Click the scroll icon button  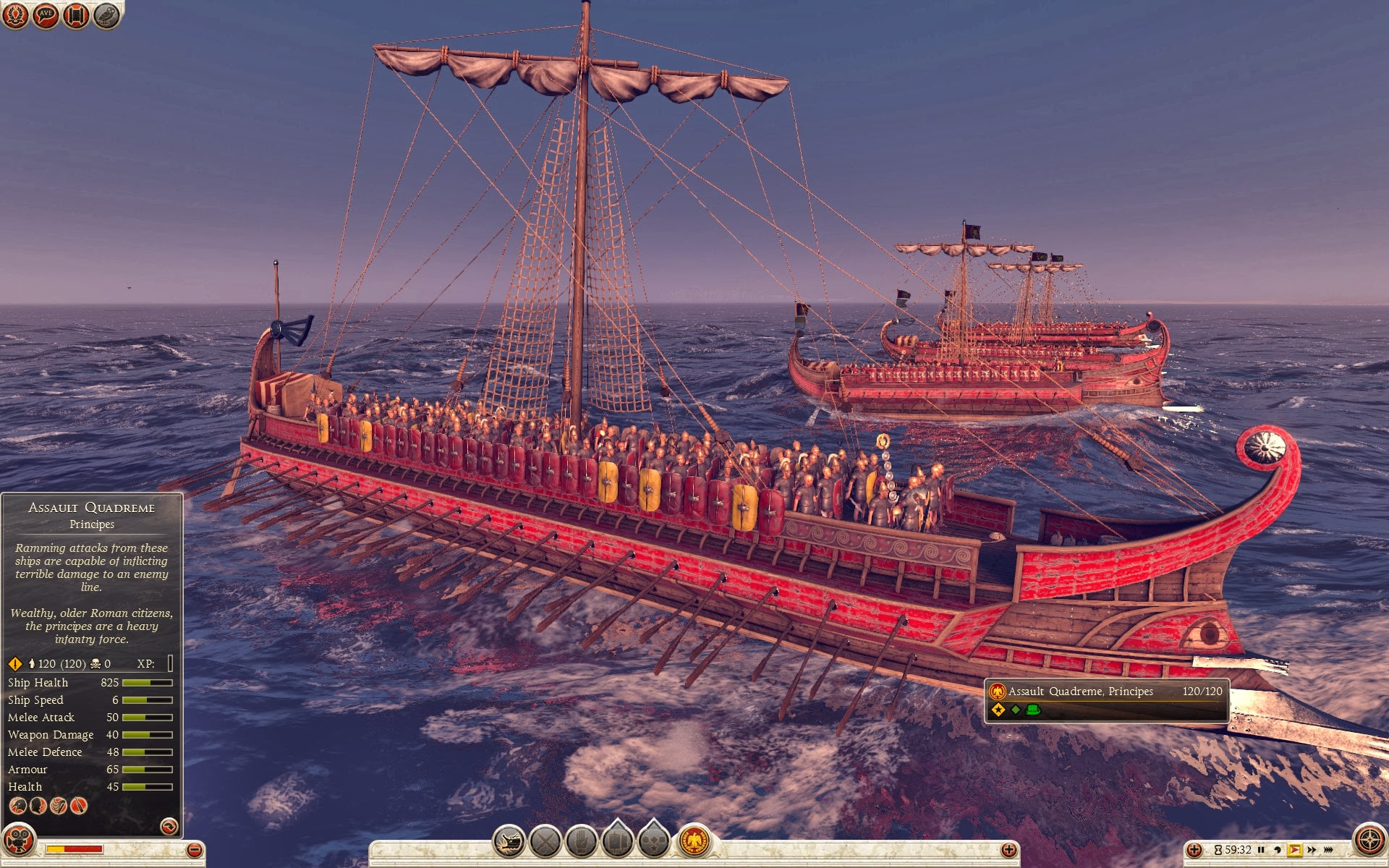coord(76,15)
